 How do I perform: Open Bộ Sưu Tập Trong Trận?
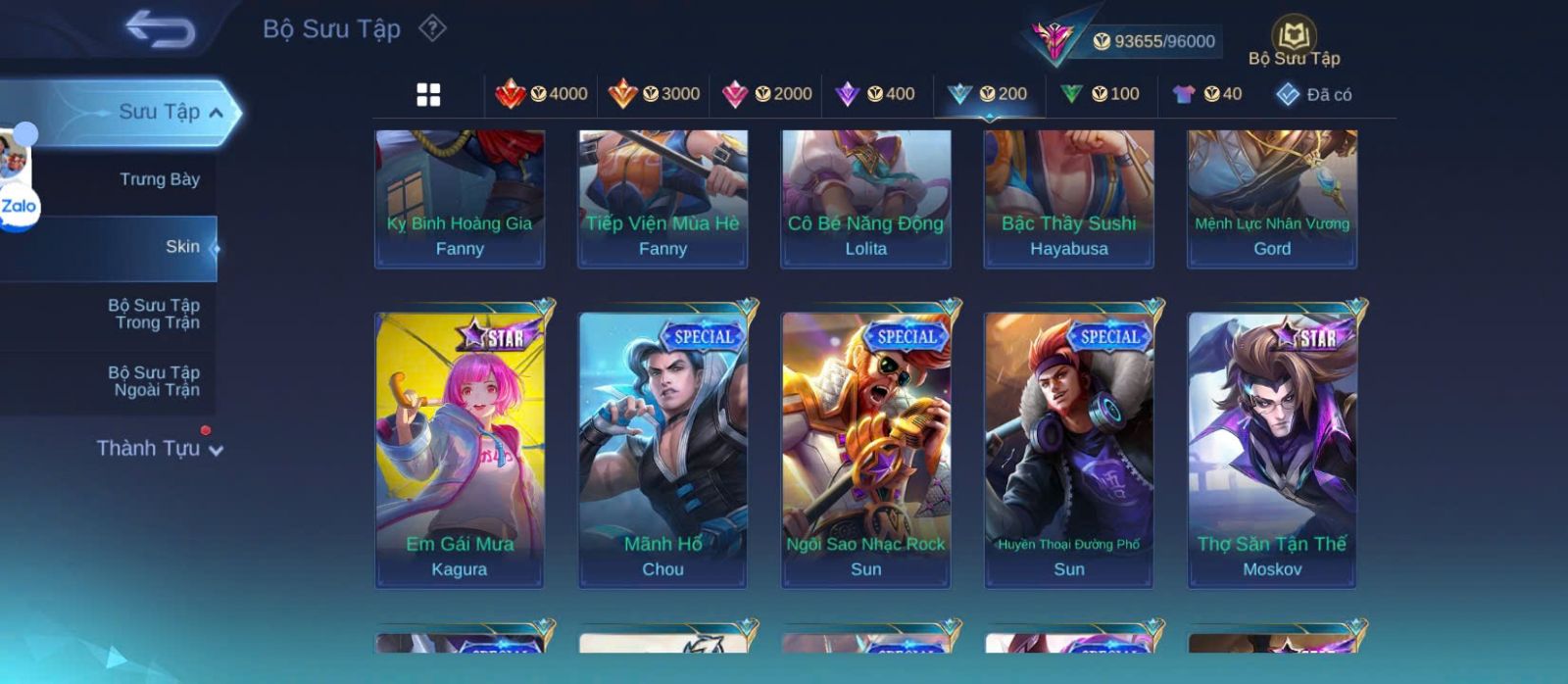point(154,314)
